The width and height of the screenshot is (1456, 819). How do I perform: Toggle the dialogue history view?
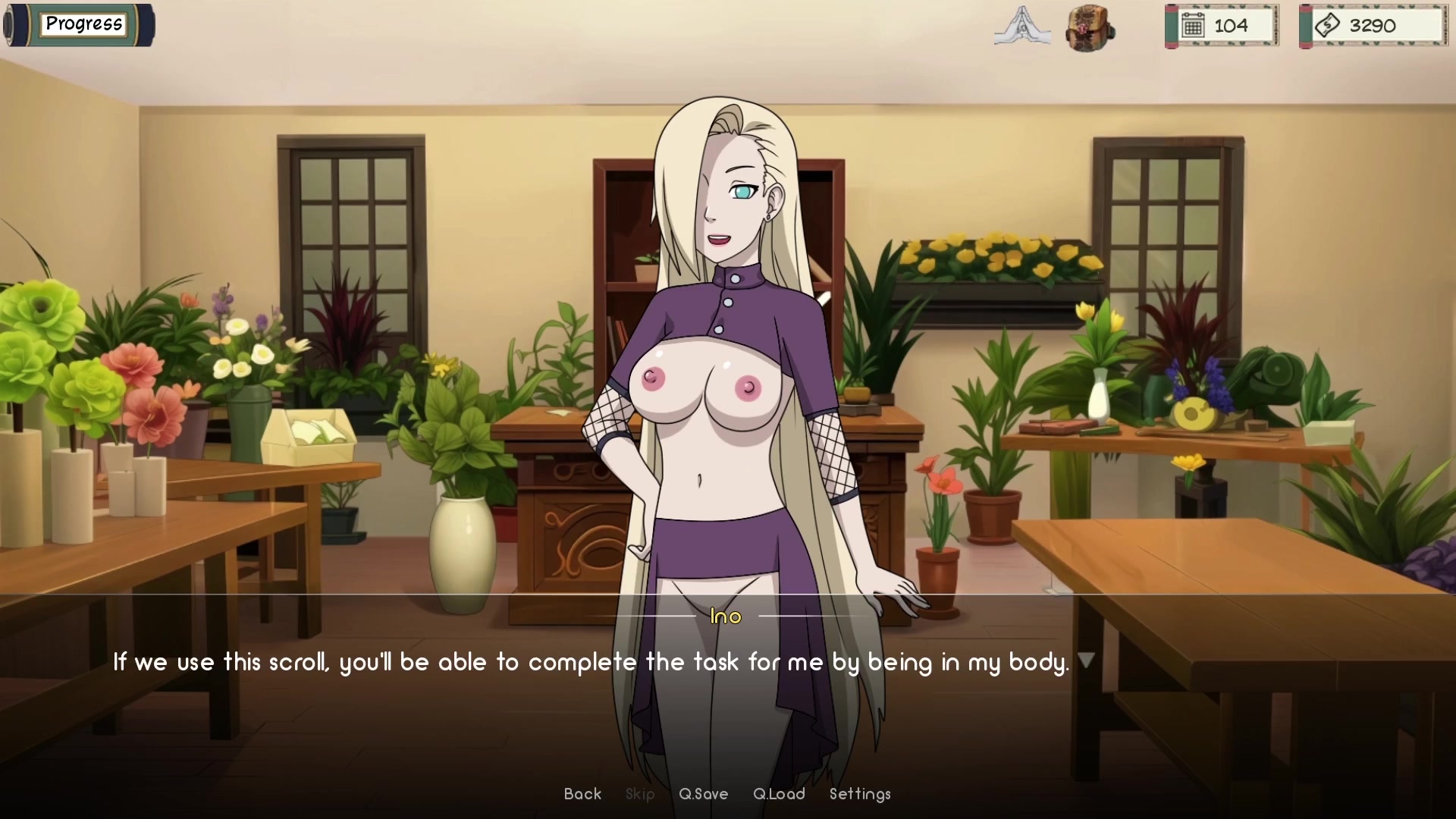pos(582,794)
